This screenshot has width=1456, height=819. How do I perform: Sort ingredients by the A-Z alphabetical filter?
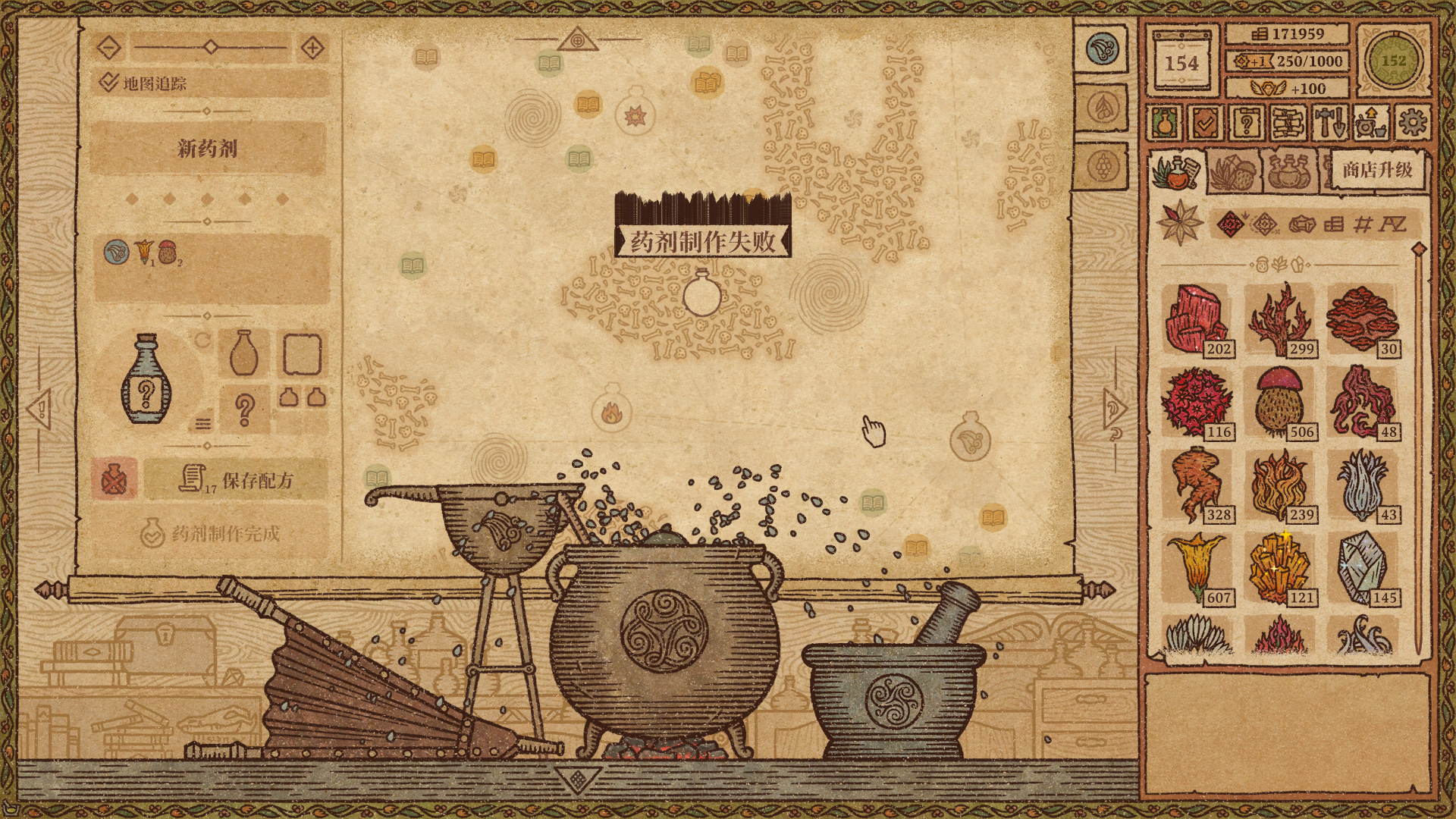tap(1392, 224)
